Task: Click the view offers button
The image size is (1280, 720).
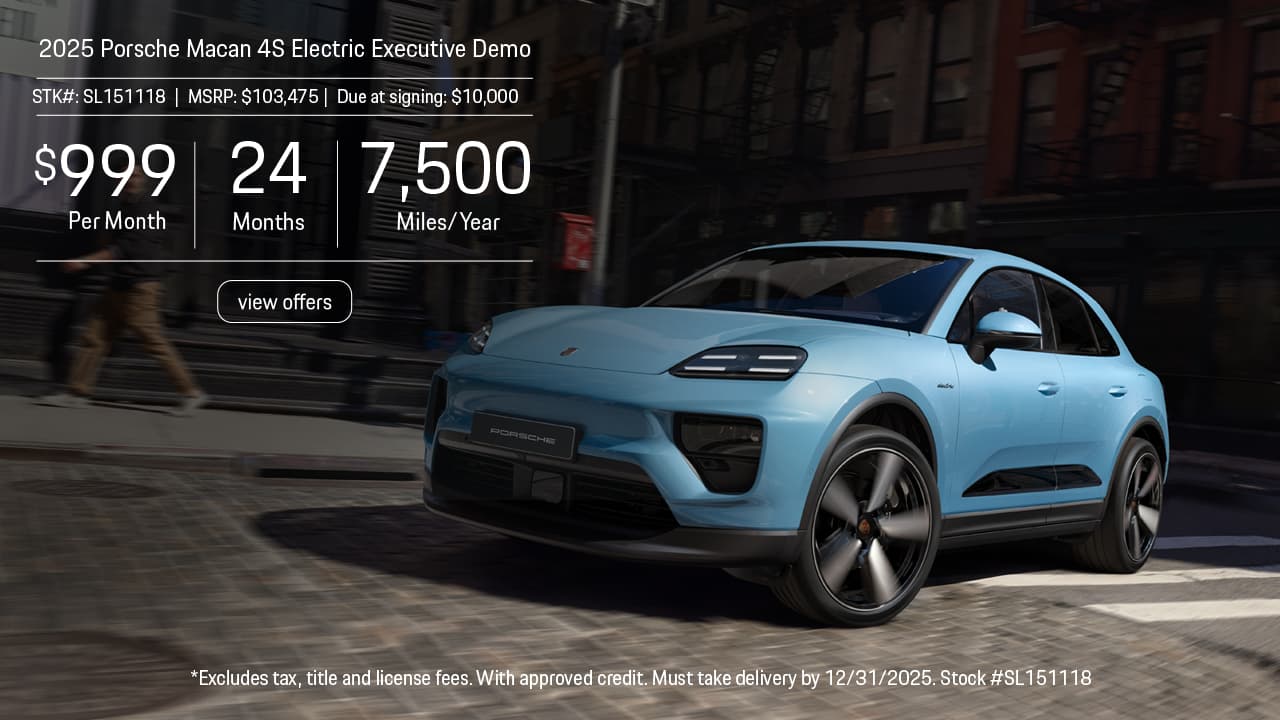Action: click(284, 302)
